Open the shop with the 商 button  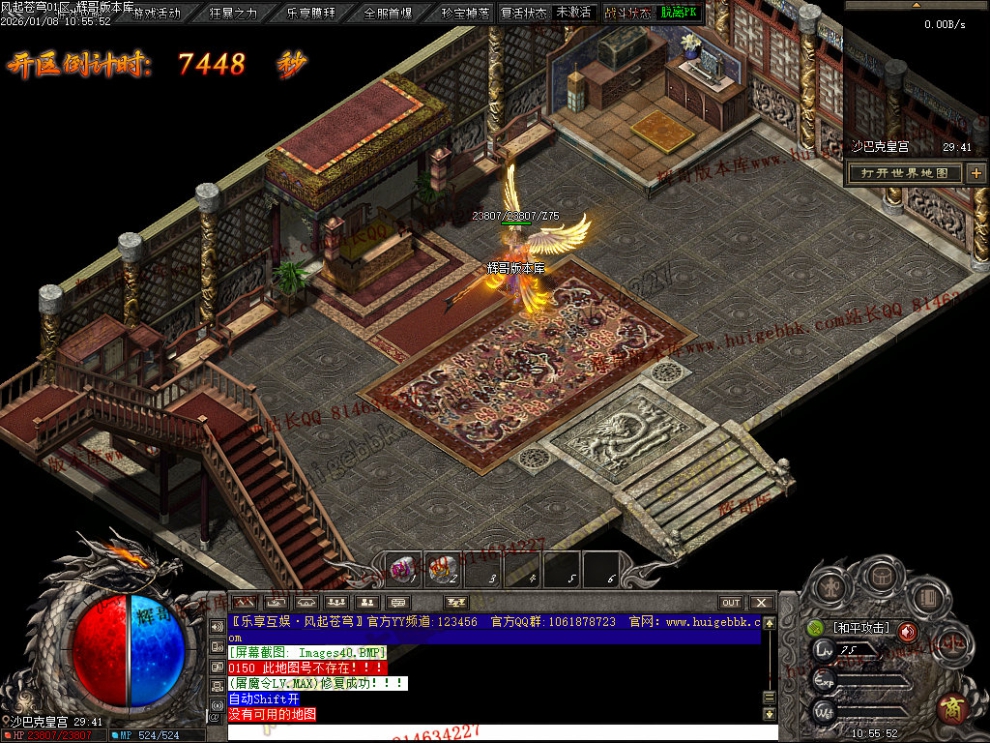tap(953, 707)
